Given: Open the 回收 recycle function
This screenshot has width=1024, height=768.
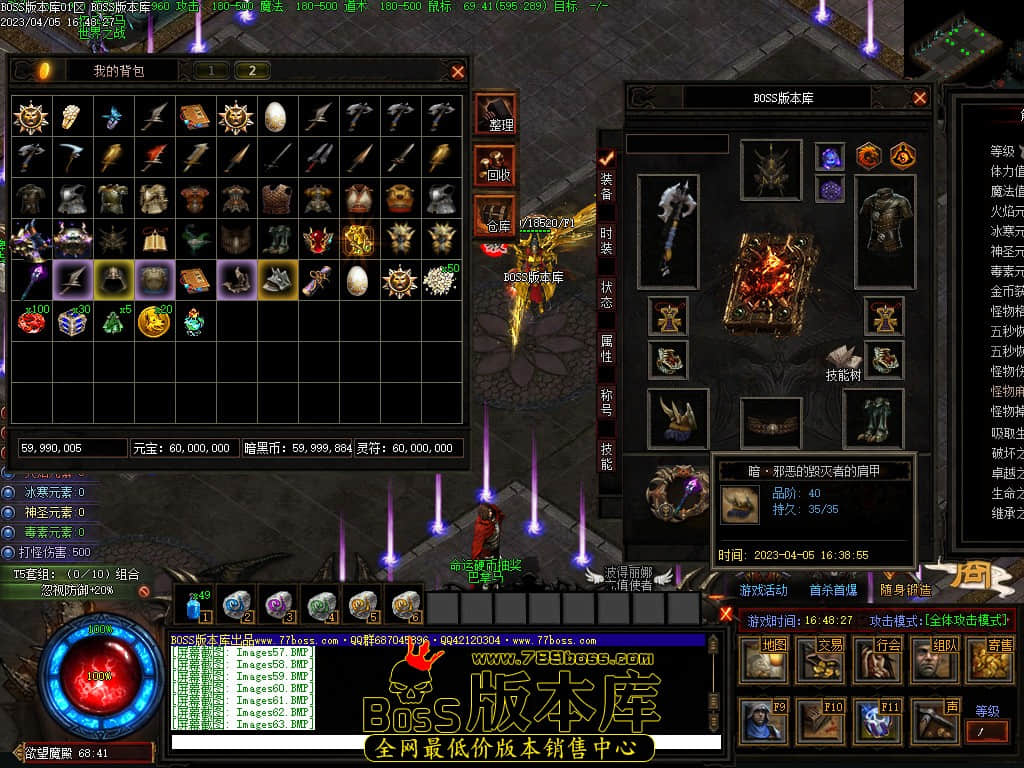Looking at the screenshot, I should [496, 164].
